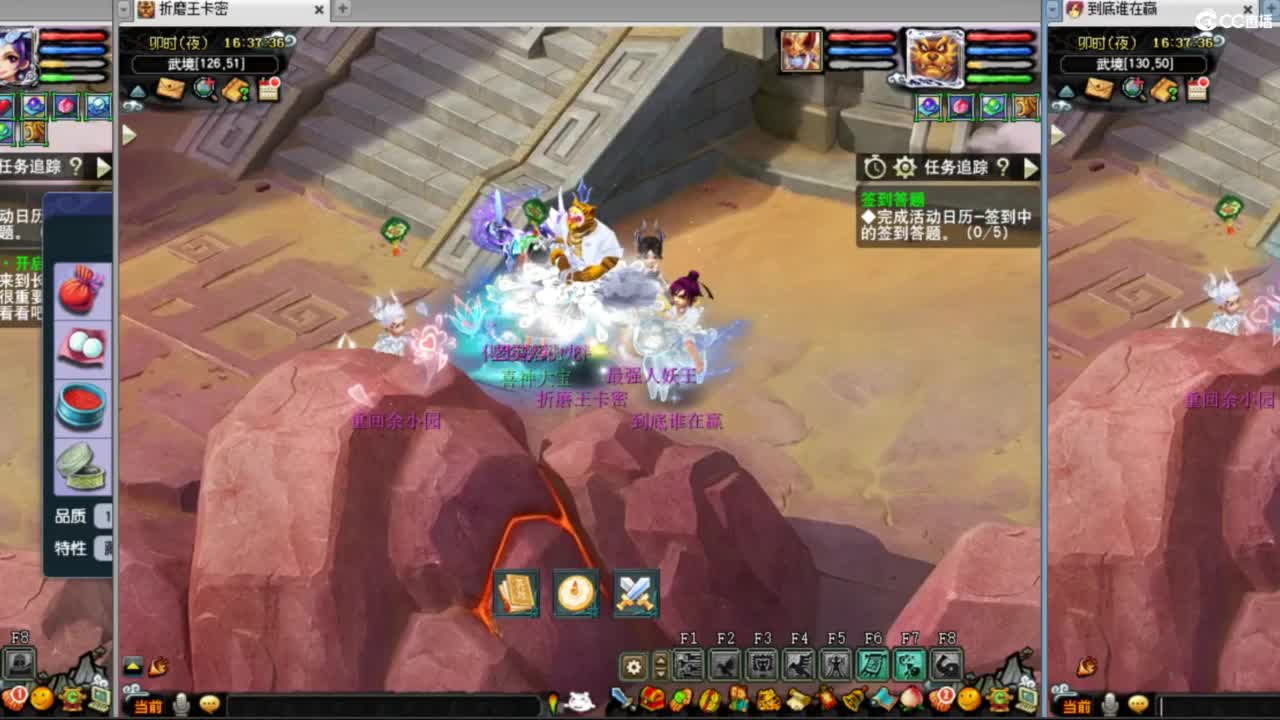The image size is (1280, 720).
Task: Expand task tracker via arrow beside question mark
Action: point(1031,169)
